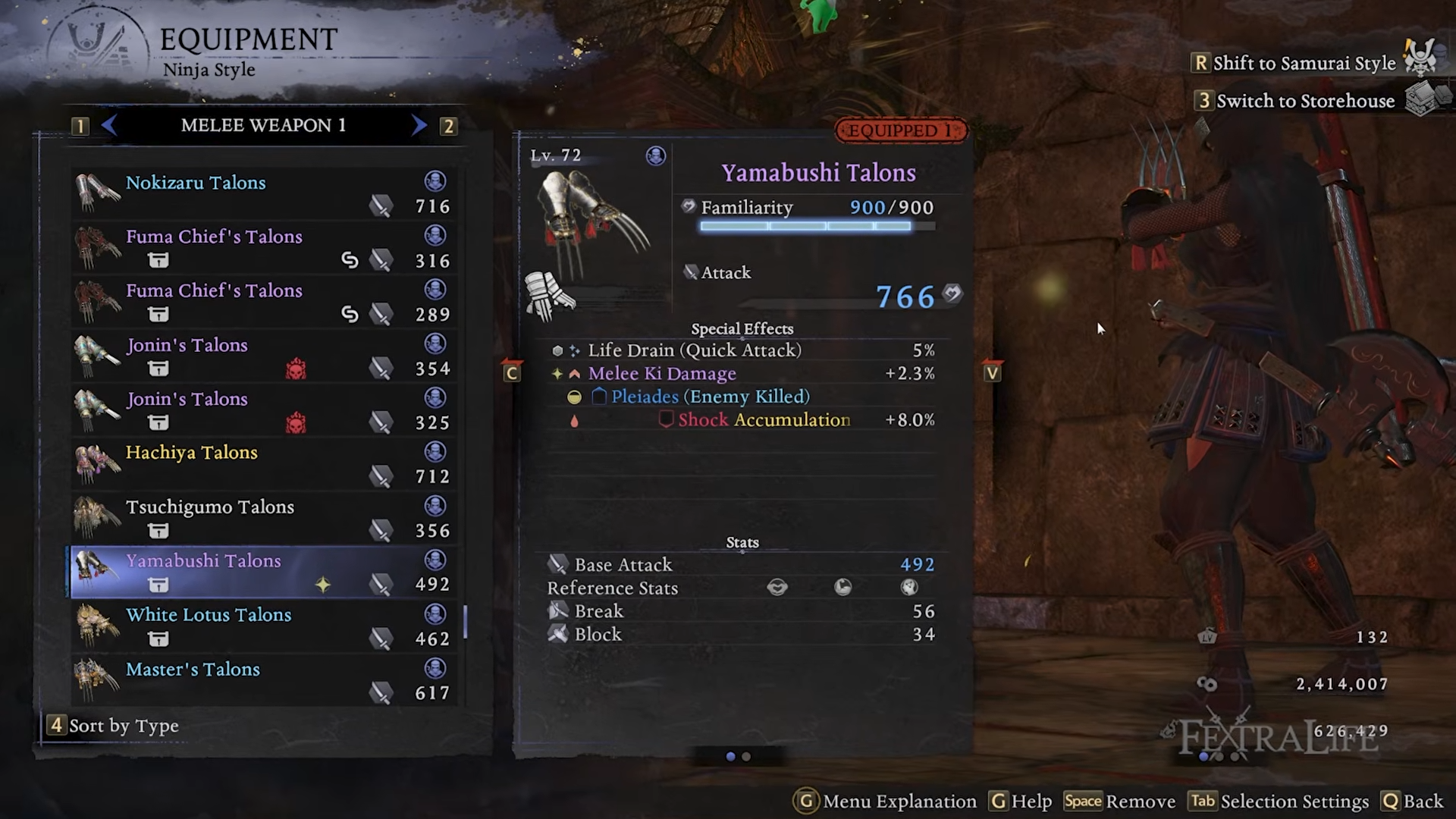The width and height of the screenshot is (1456, 819).
Task: Select Jonin's Talons with 354 attack
Action: click(x=264, y=356)
